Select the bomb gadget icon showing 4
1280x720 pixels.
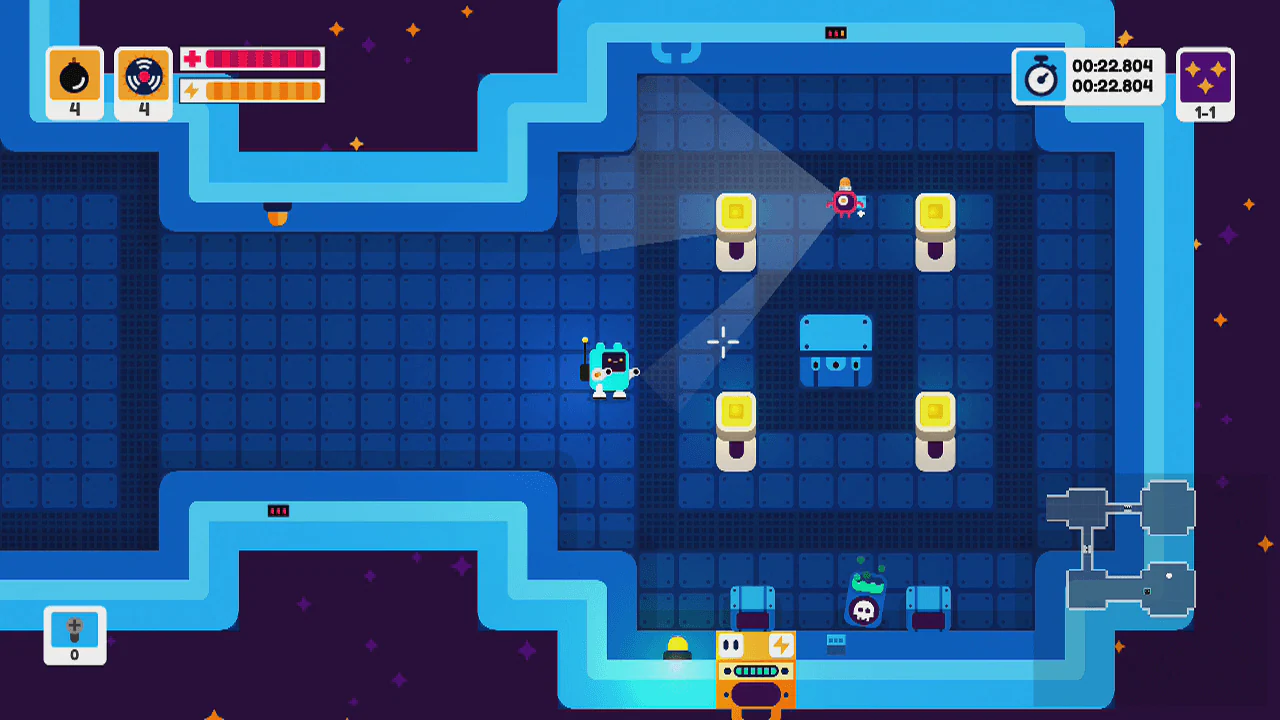click(74, 74)
